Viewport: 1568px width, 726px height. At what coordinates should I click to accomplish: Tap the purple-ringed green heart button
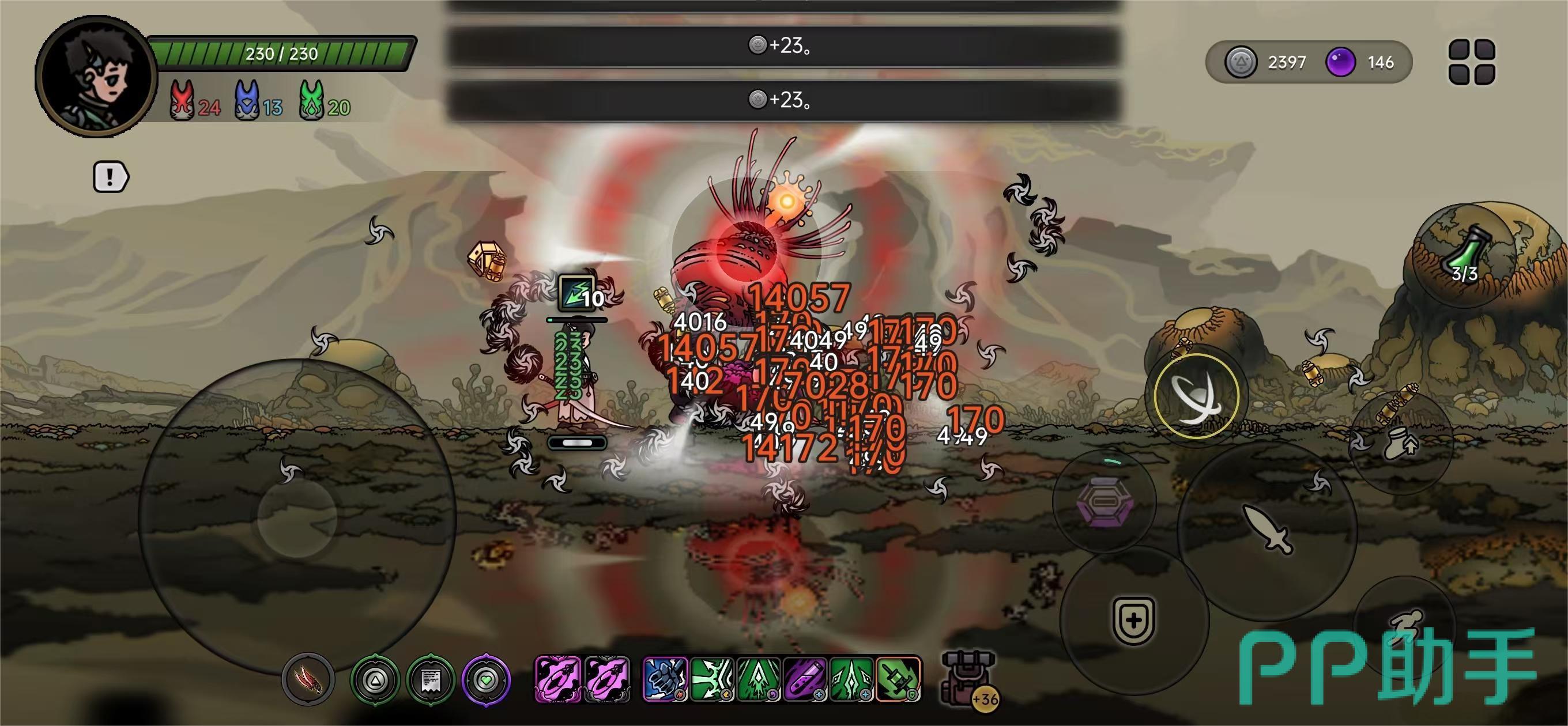(x=486, y=680)
